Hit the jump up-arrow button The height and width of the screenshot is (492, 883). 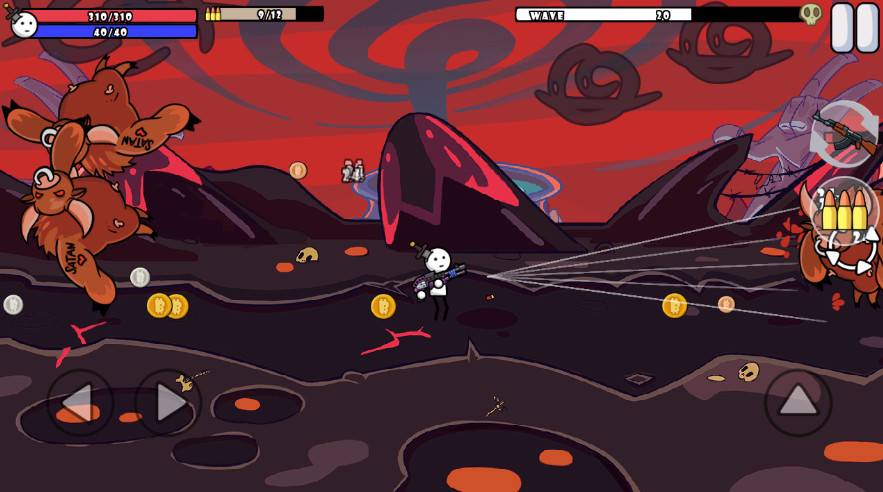click(x=798, y=402)
